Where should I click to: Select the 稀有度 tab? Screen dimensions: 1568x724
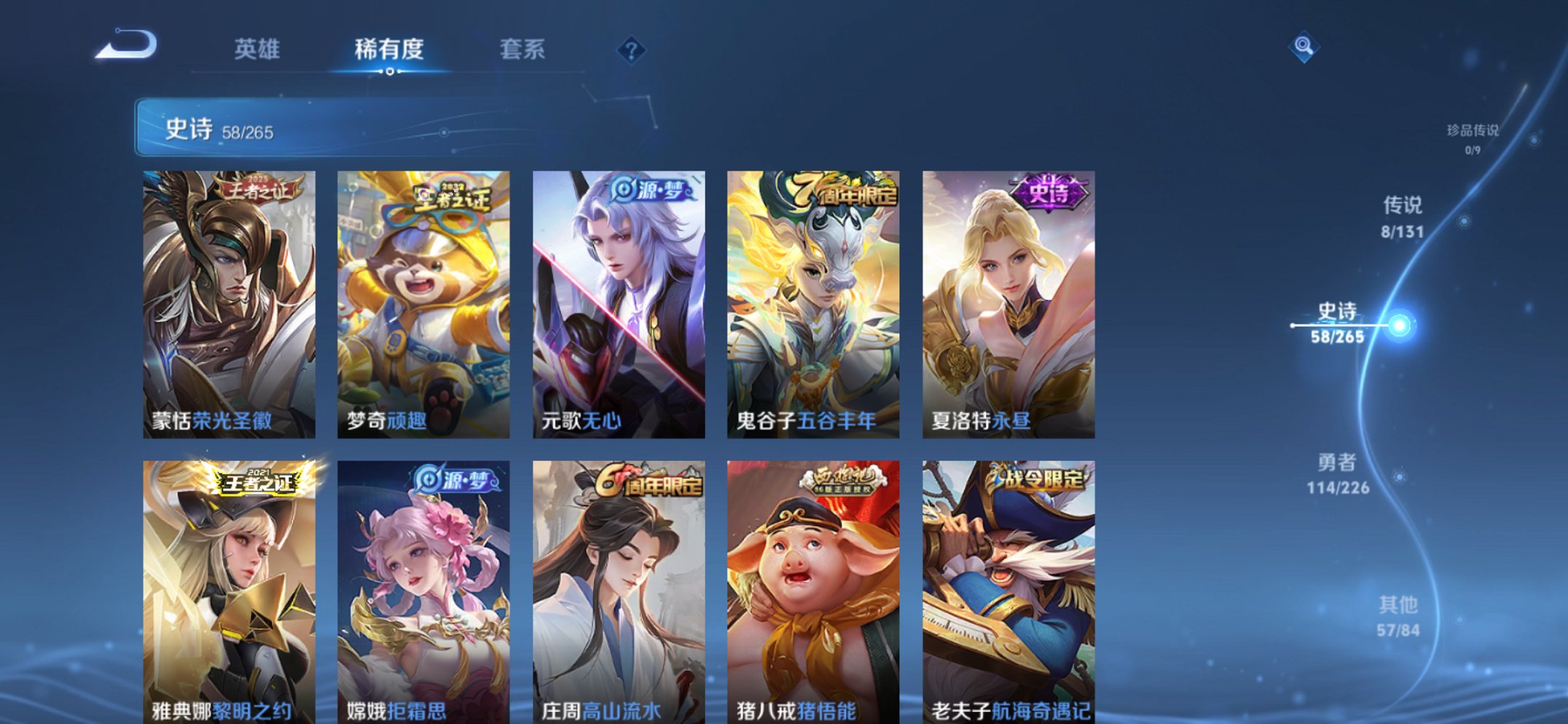click(390, 51)
